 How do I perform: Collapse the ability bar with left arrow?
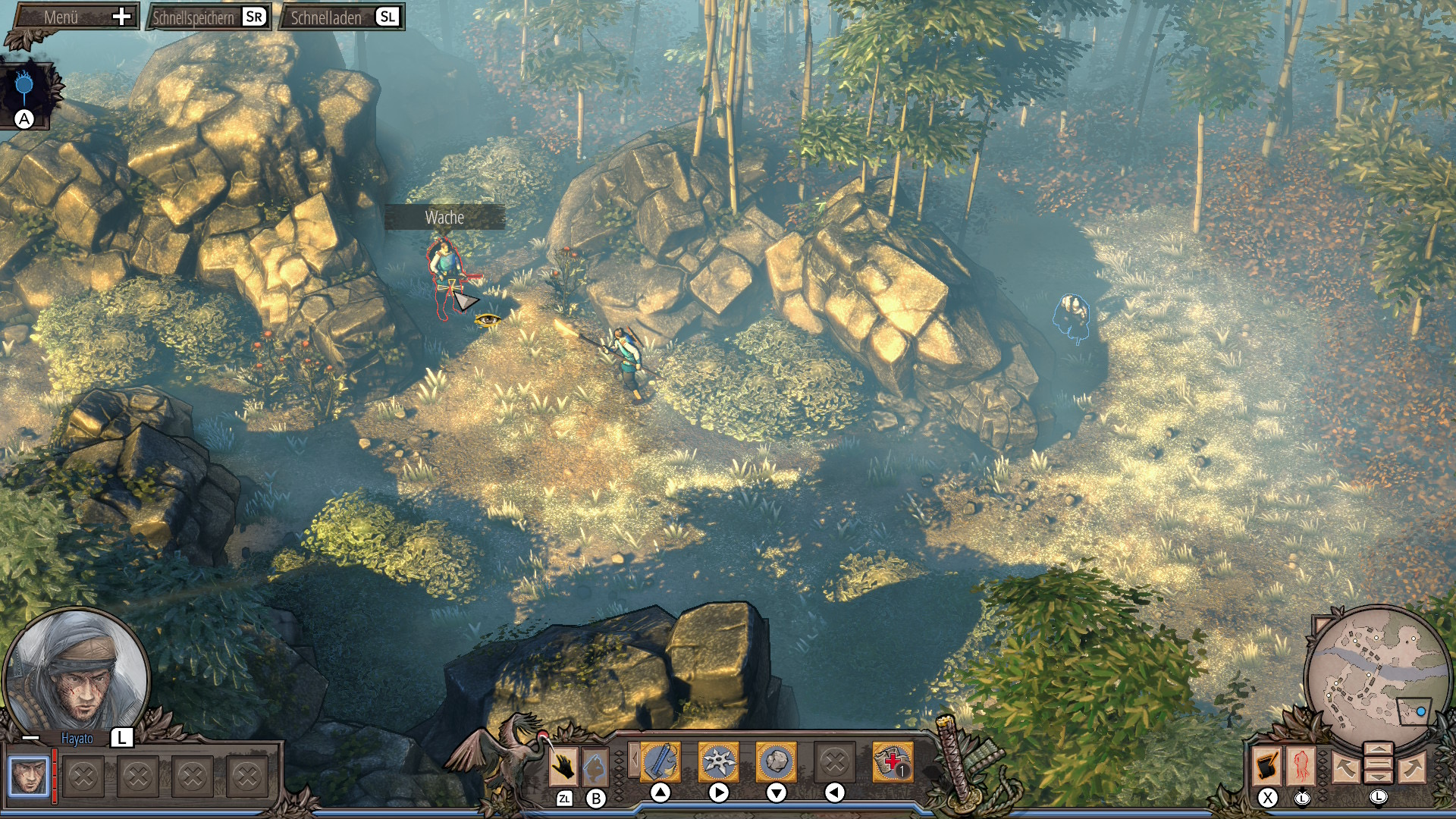pos(634,759)
